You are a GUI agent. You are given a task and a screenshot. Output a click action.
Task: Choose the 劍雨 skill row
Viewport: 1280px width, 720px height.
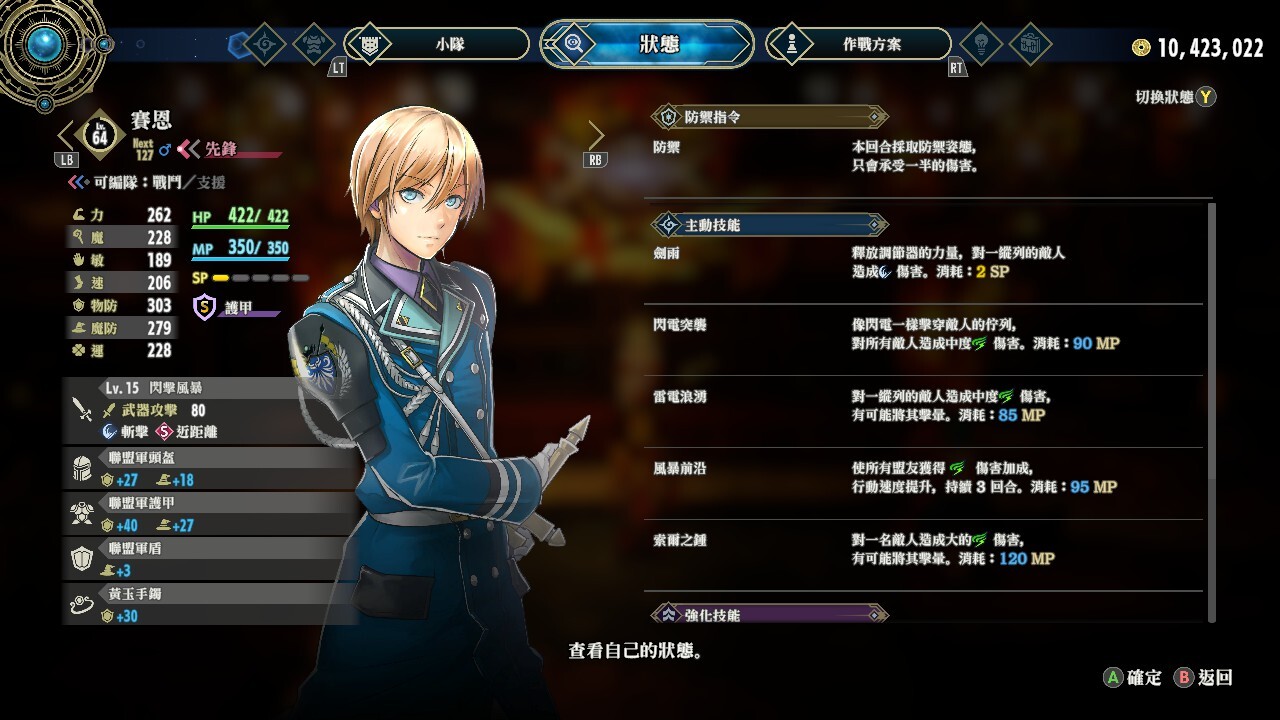(x=926, y=263)
